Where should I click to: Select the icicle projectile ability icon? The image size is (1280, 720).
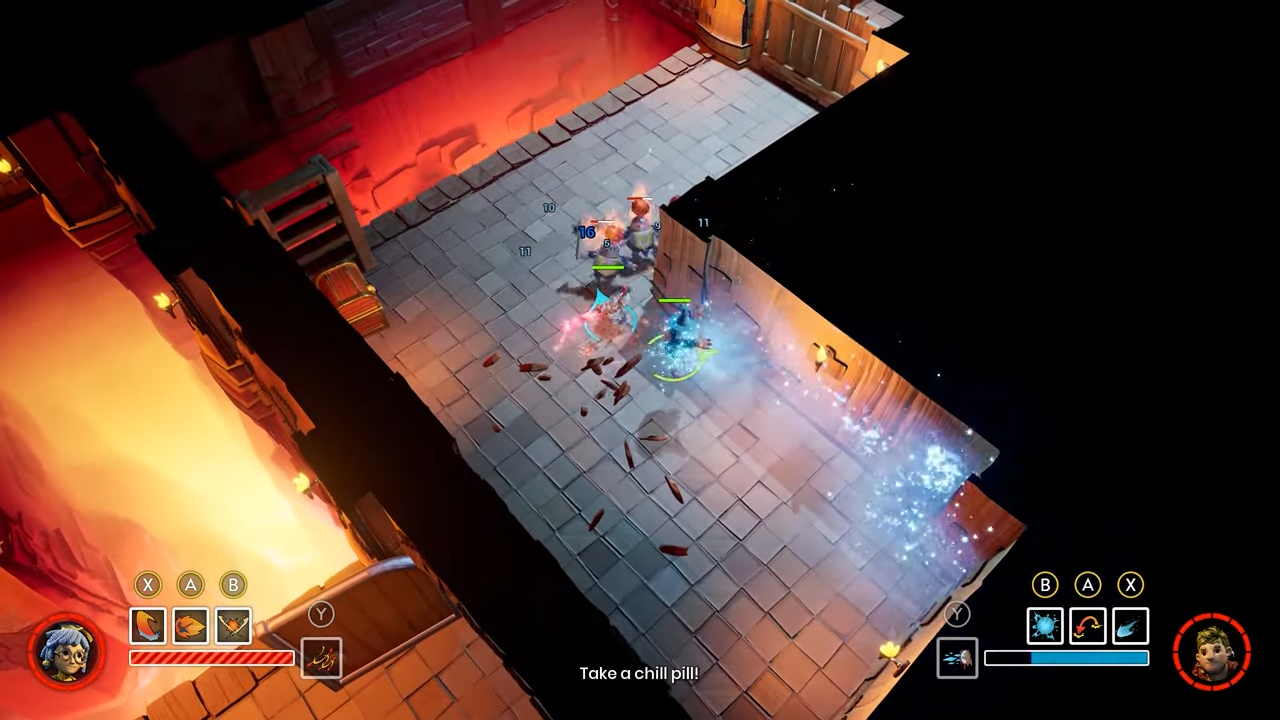click(x=1130, y=625)
